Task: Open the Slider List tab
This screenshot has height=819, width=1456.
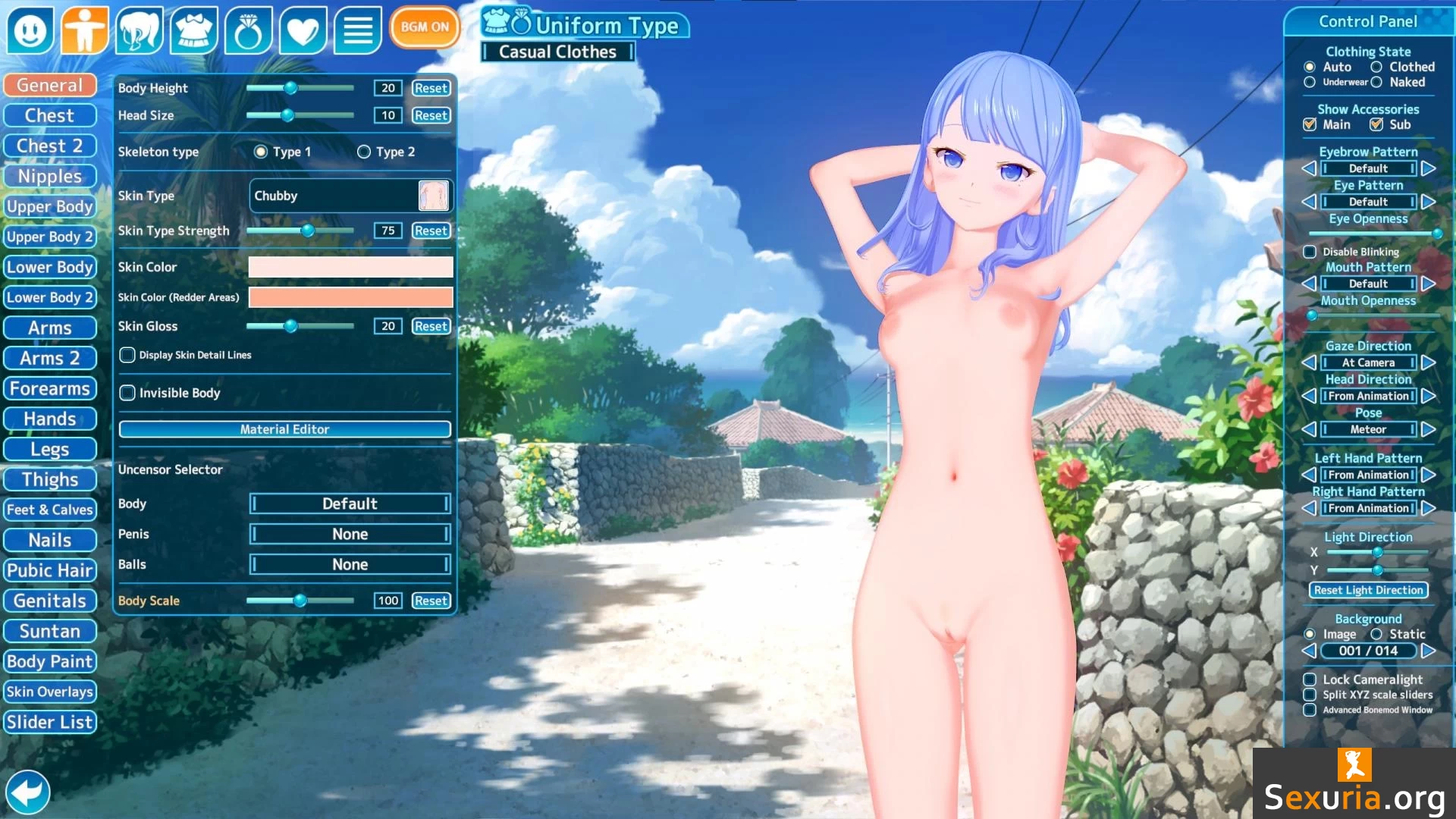Action: pyautogui.click(x=50, y=722)
